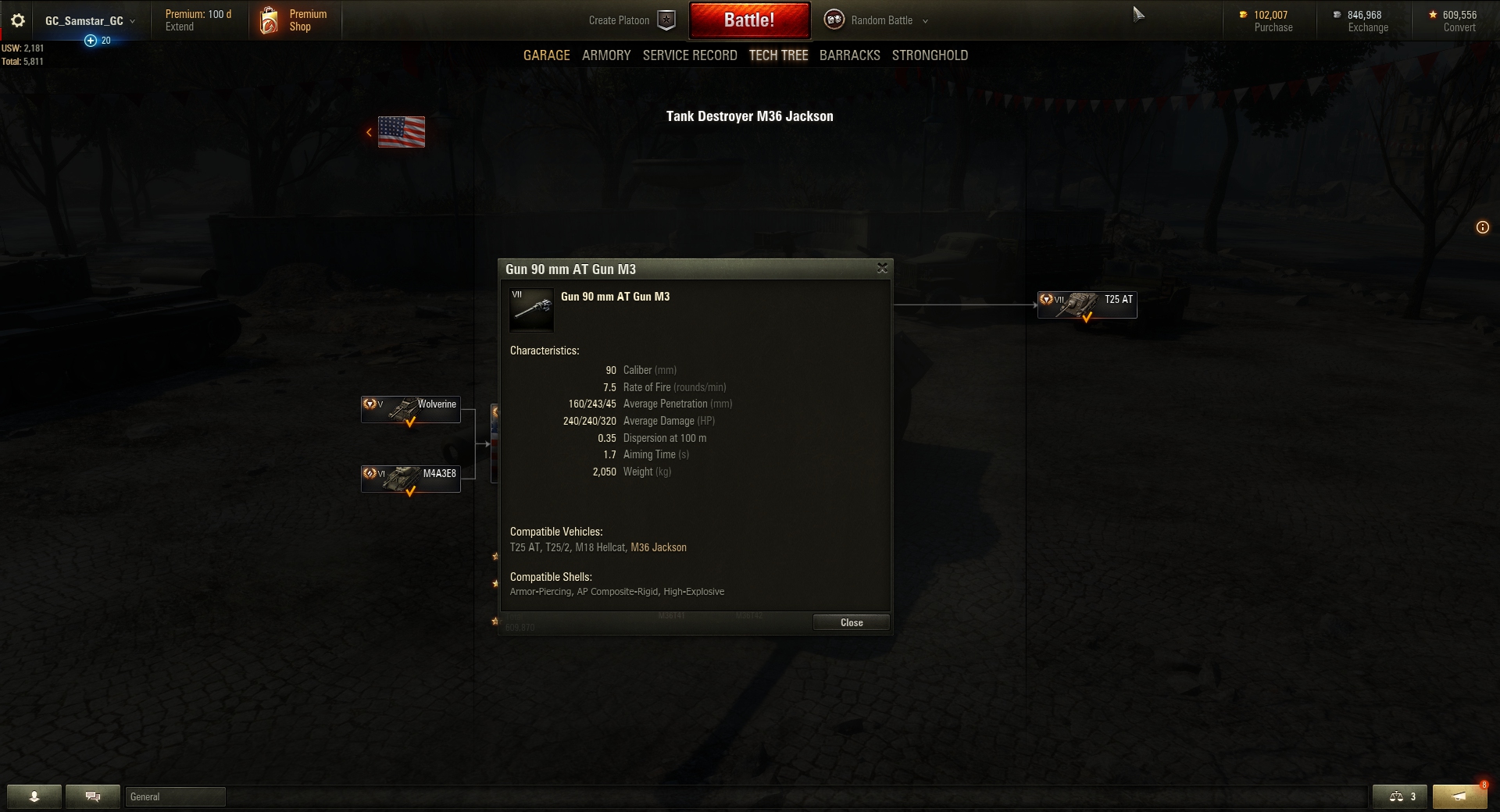Extend the premium account
The width and height of the screenshot is (1500, 812).
click(x=179, y=27)
